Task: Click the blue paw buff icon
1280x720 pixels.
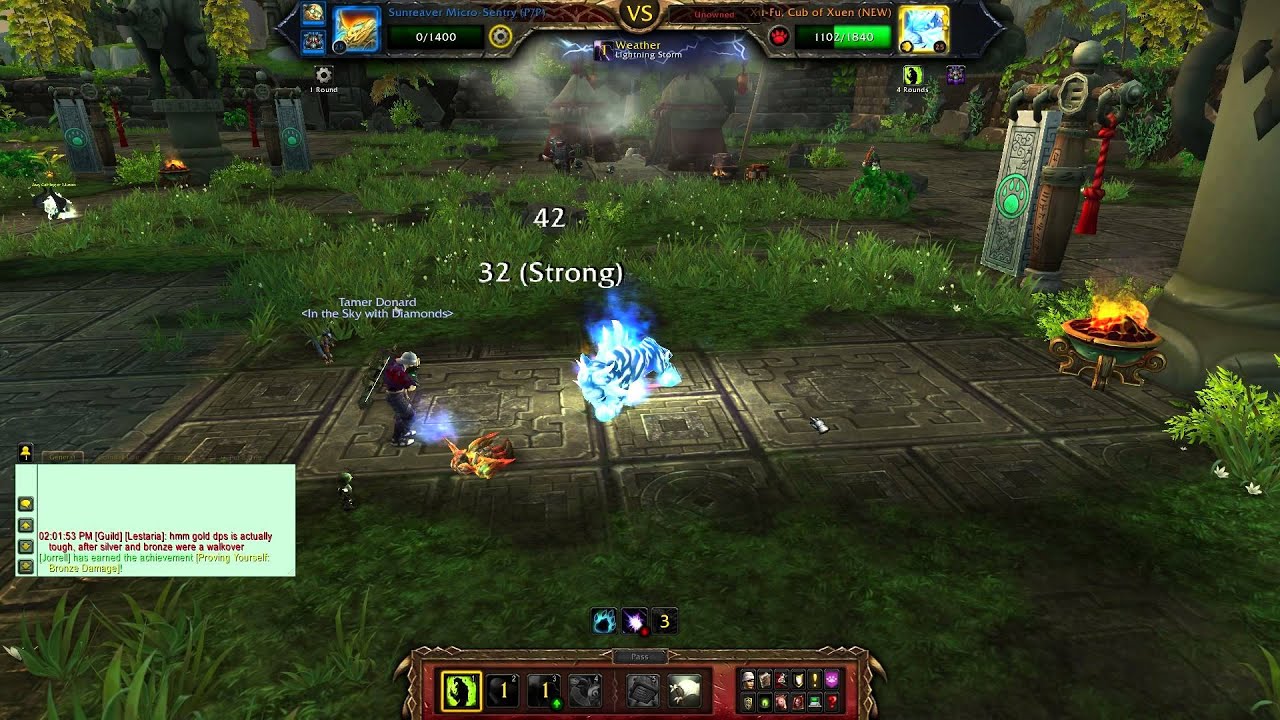Action: (603, 622)
